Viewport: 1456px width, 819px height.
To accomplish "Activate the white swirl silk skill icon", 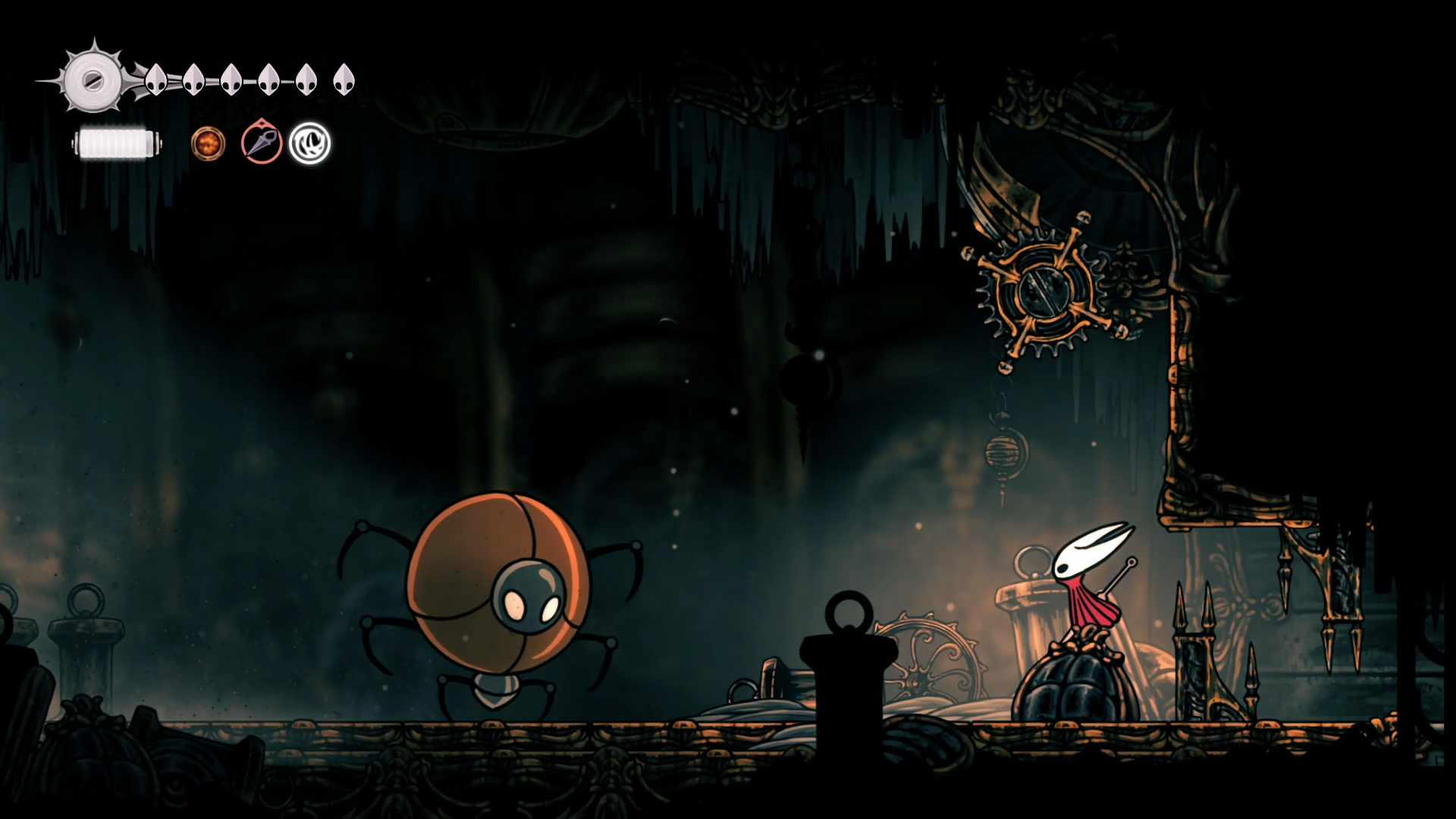I will [309, 143].
